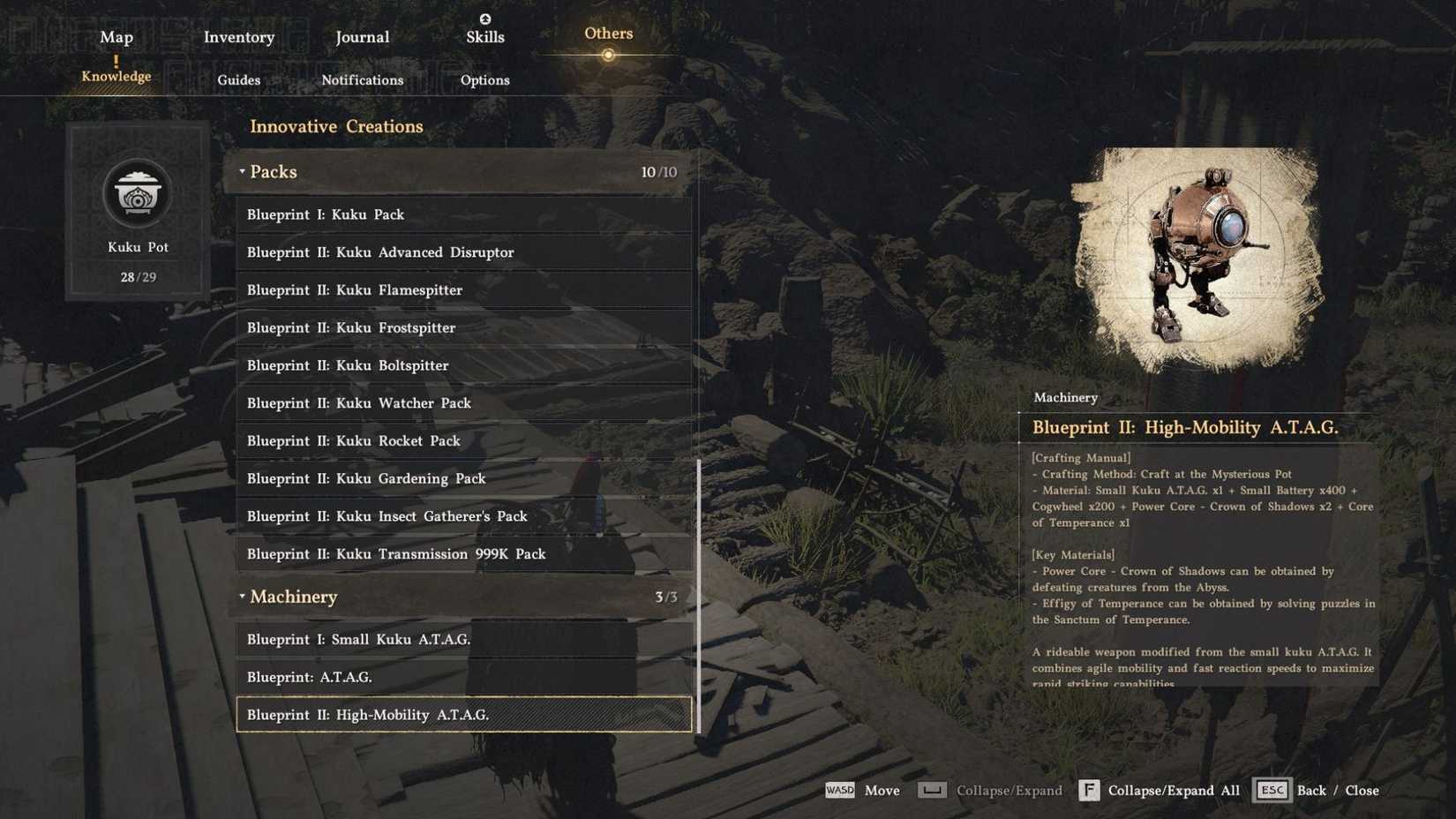Choose Blueprint II: Kuku Transmission 999K Pack
This screenshot has width=1456, height=819.
[463, 554]
